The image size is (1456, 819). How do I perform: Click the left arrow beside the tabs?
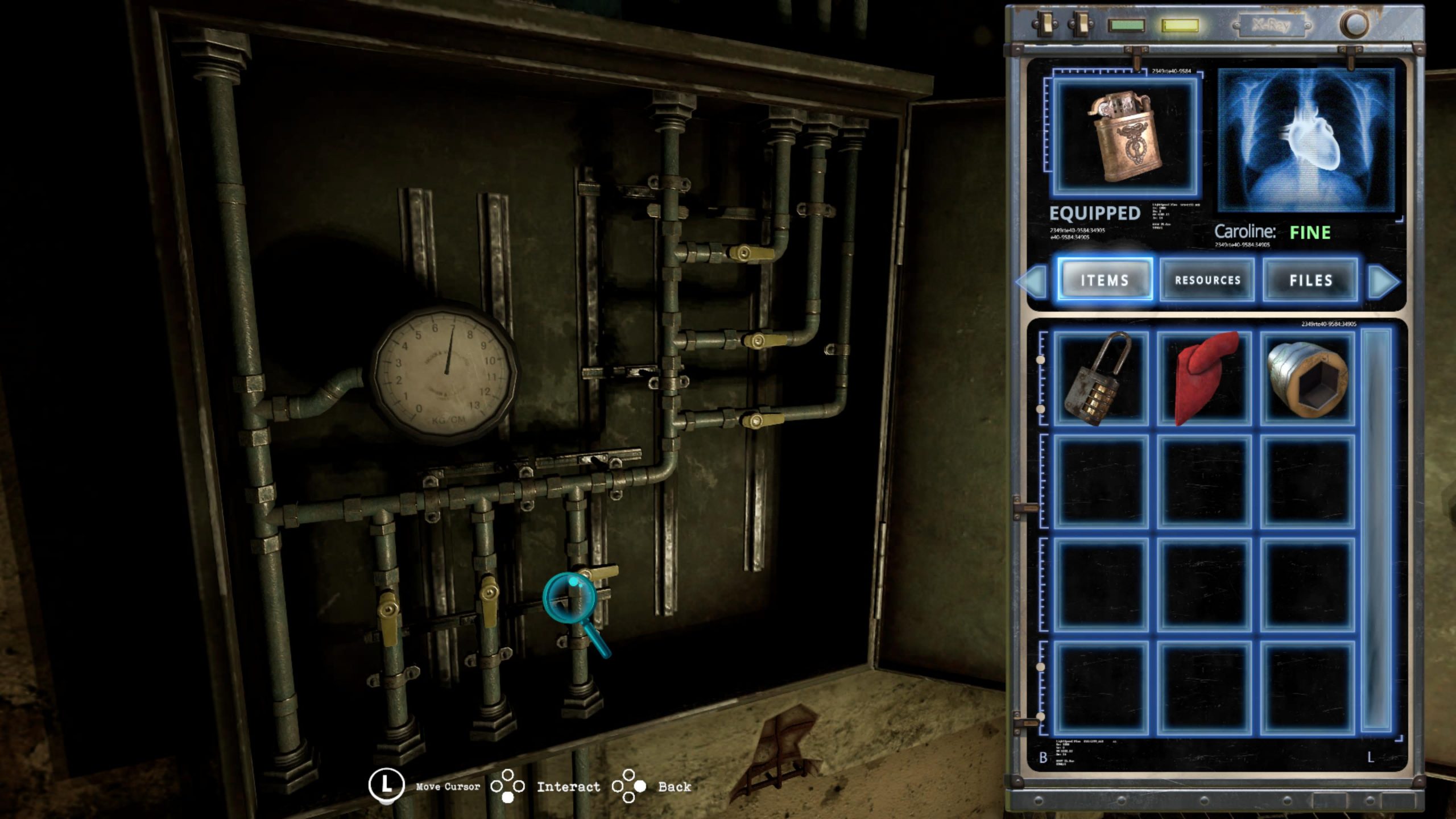click(1033, 281)
